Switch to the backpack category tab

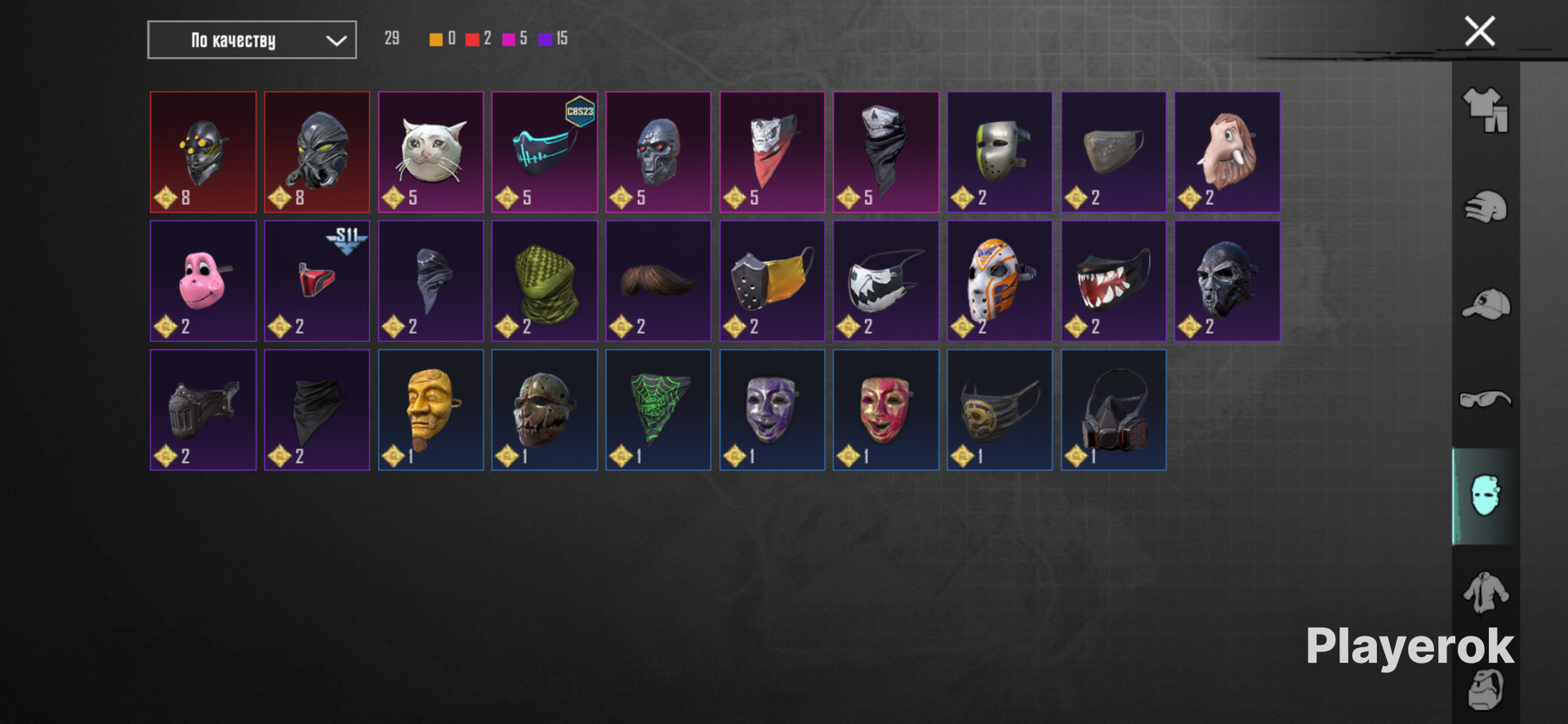click(1486, 688)
